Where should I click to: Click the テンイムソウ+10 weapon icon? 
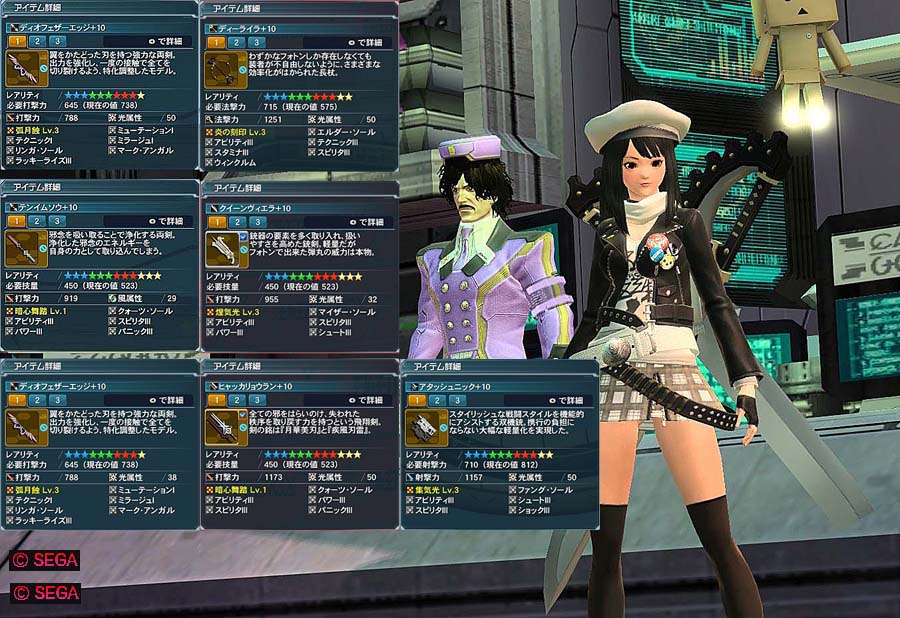click(20, 250)
